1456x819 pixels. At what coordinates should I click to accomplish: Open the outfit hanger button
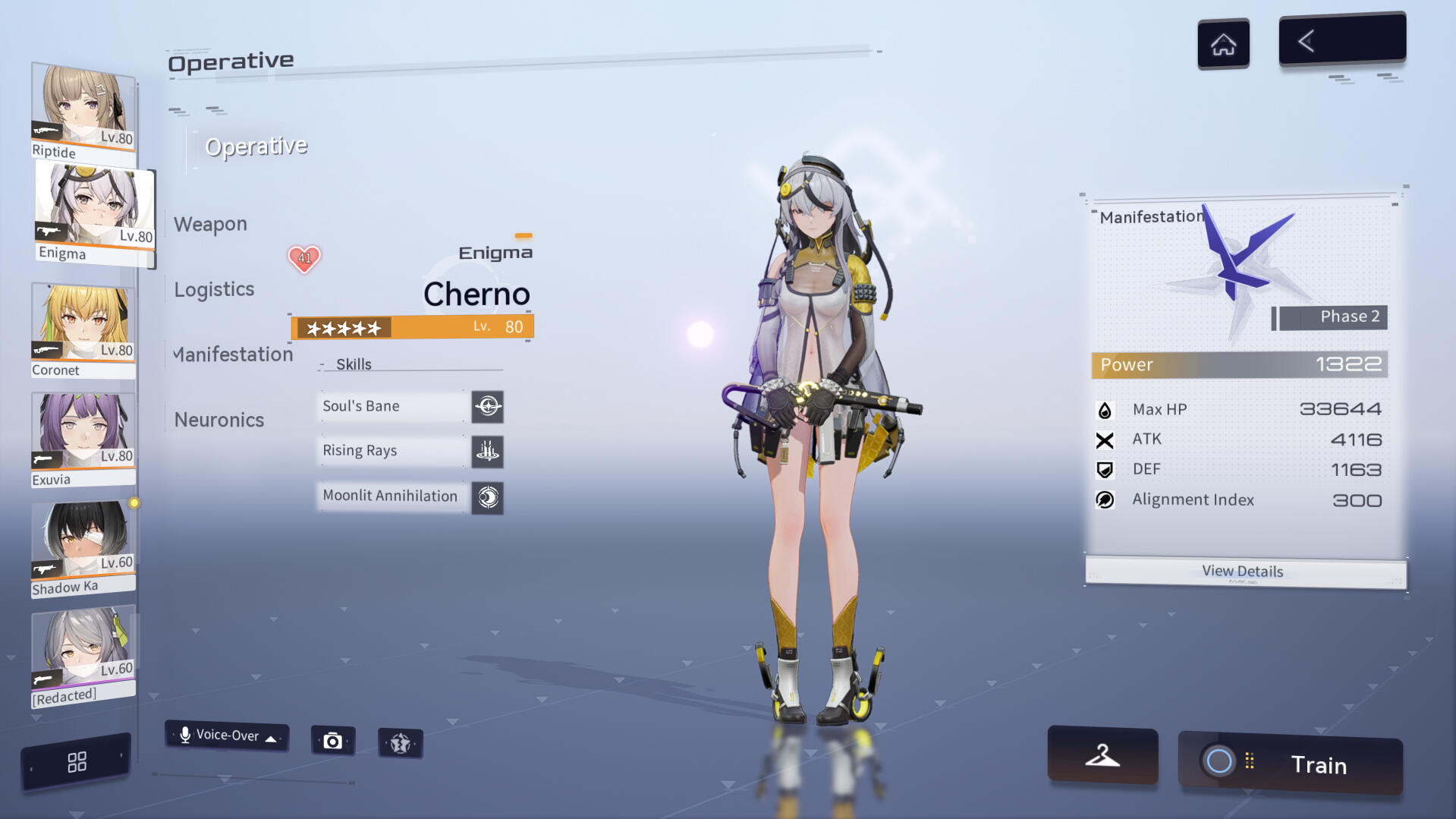[x=1102, y=755]
